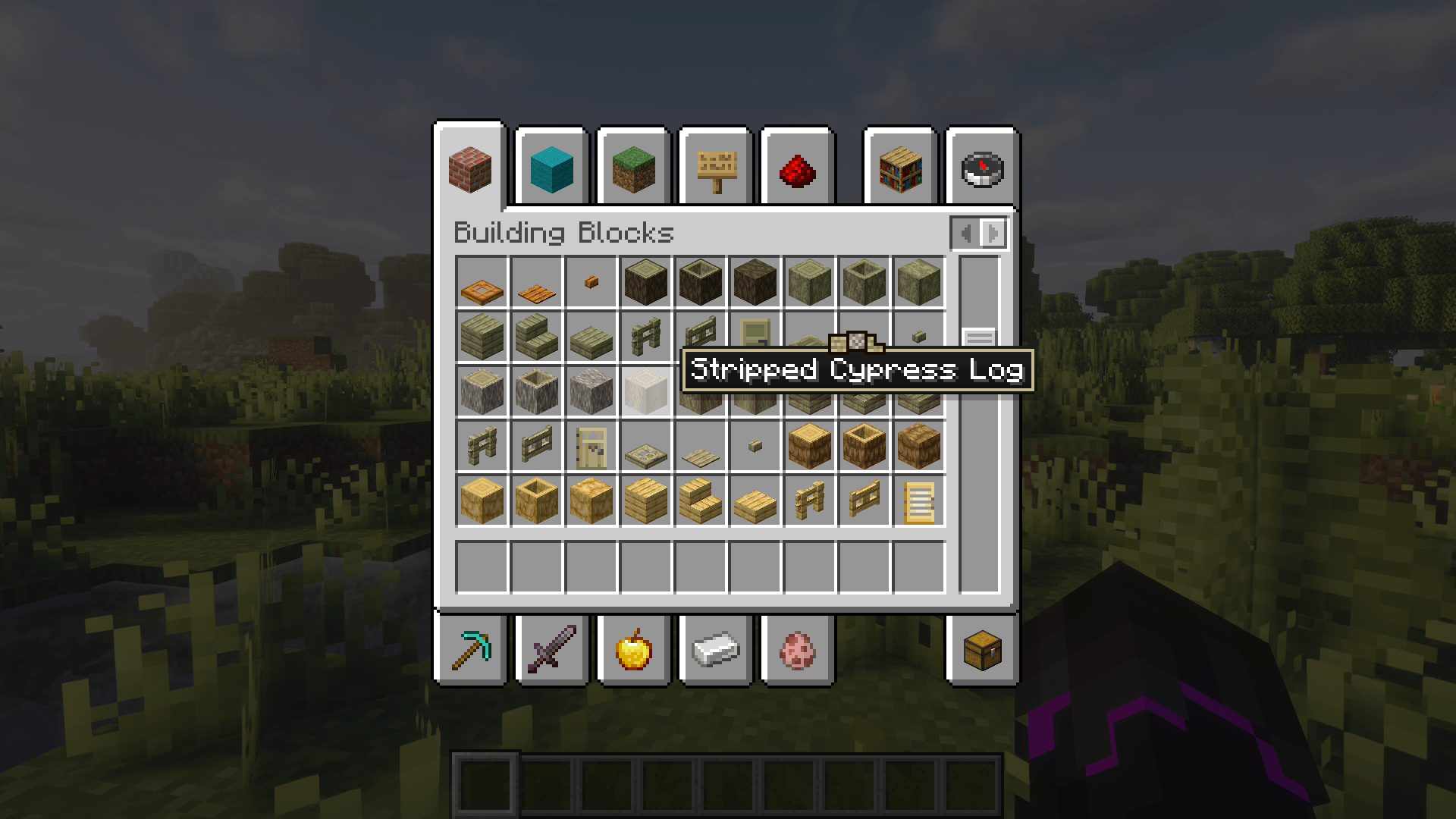Open the saved hotbars chest tab
The image size is (1456, 819).
tap(984, 651)
